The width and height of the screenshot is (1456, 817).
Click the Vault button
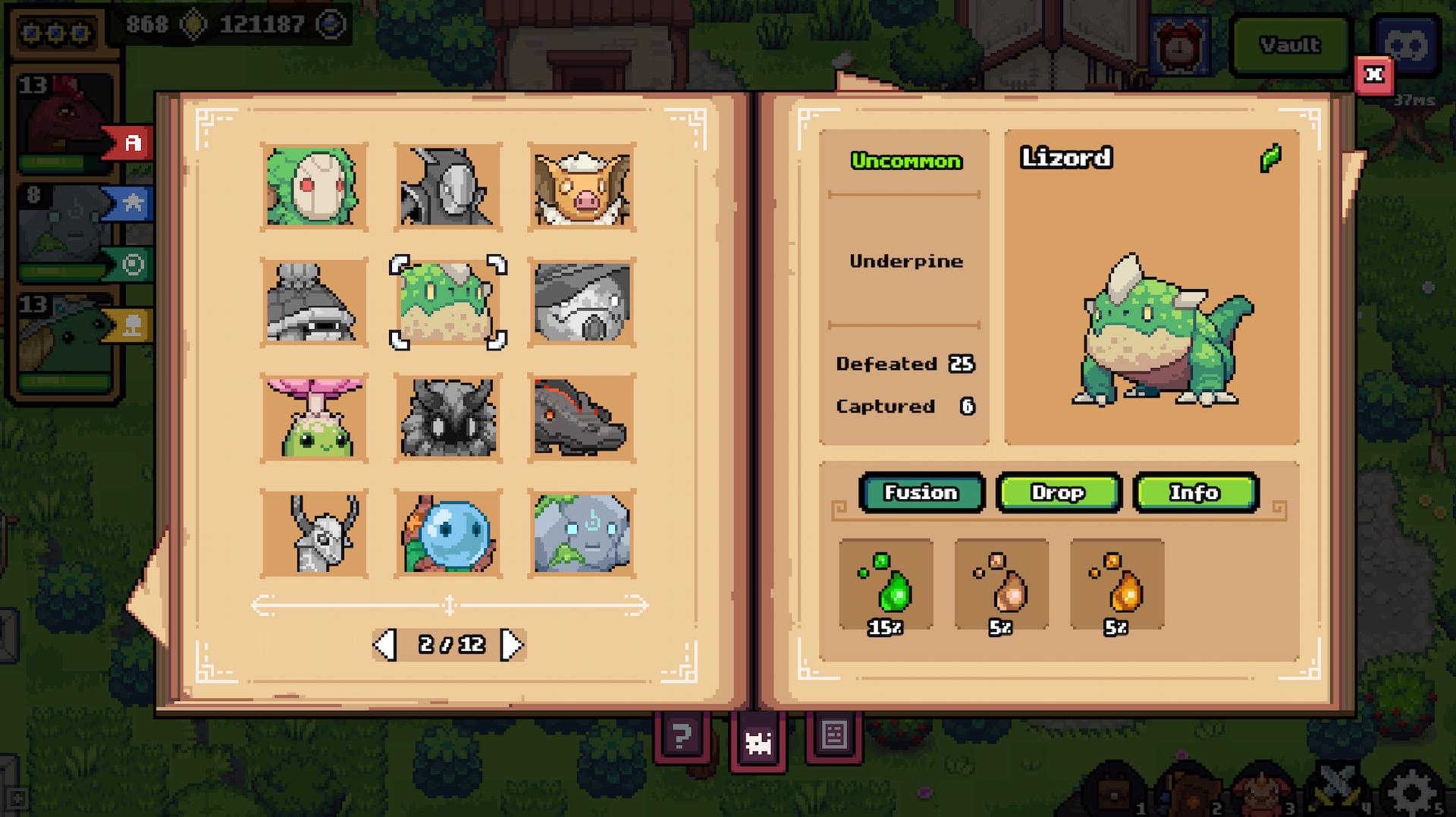1289,45
